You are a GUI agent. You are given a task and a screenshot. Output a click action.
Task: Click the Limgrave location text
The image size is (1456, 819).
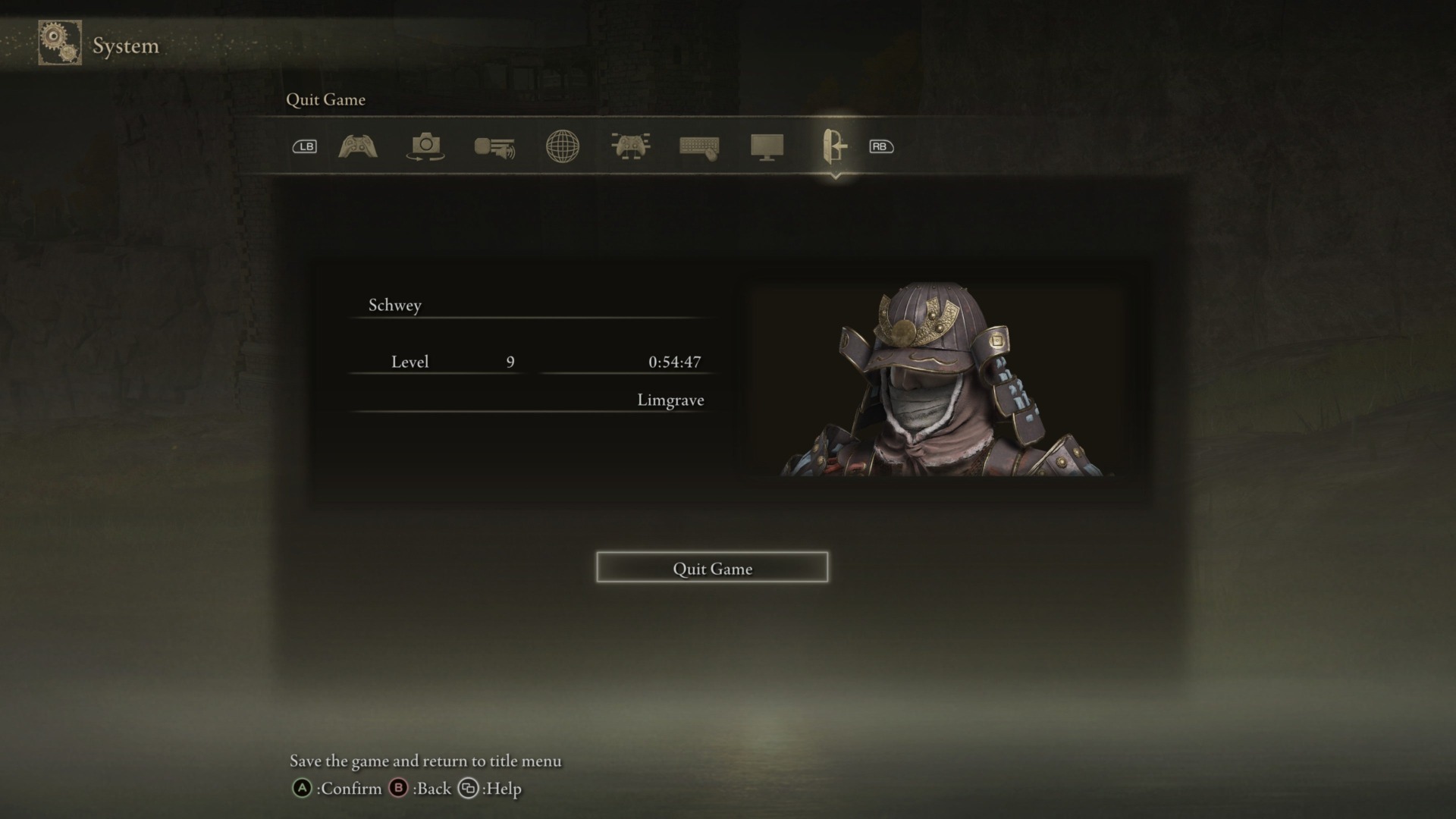pos(670,400)
